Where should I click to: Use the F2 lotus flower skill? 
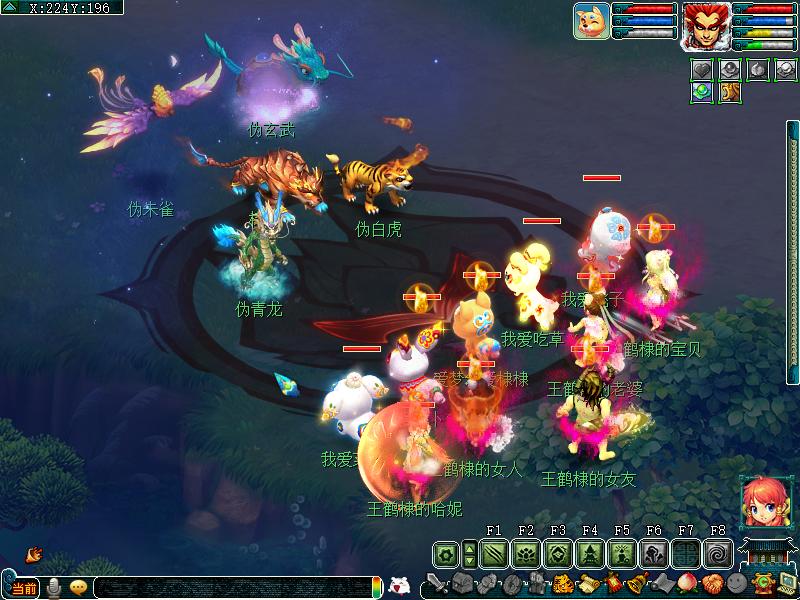coord(526,553)
